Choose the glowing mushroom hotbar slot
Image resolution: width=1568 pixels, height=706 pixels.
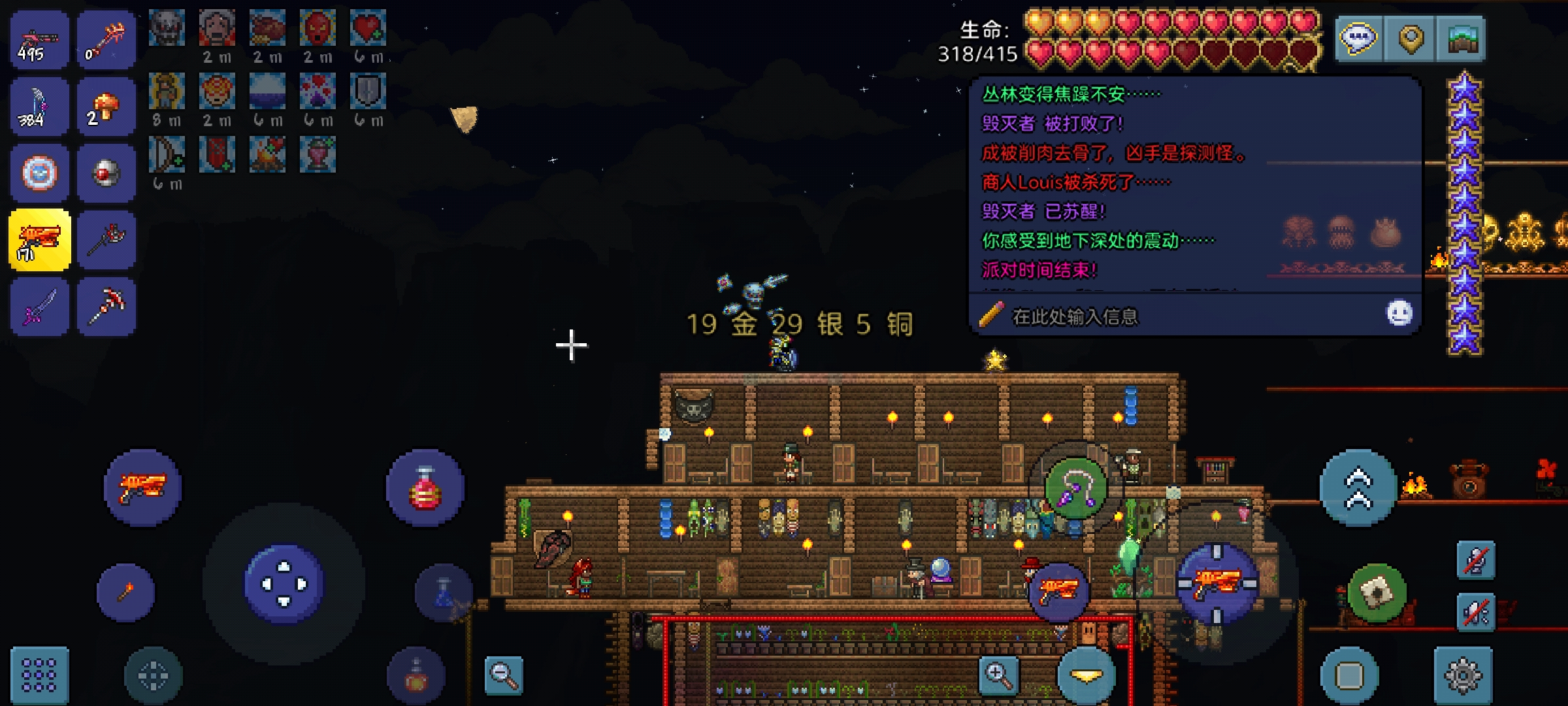point(106,107)
